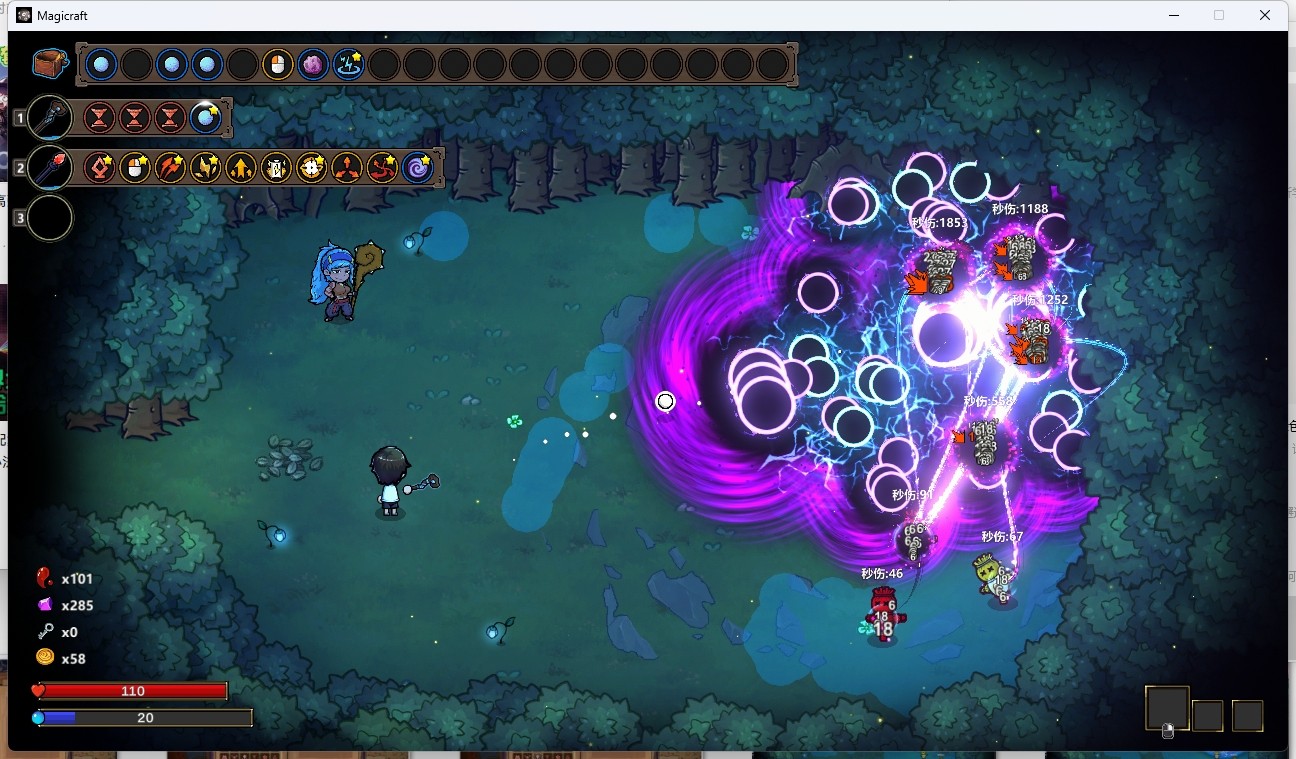
Task: Select the crosshair target spell on wand 2
Action: pyautogui.click(x=312, y=167)
